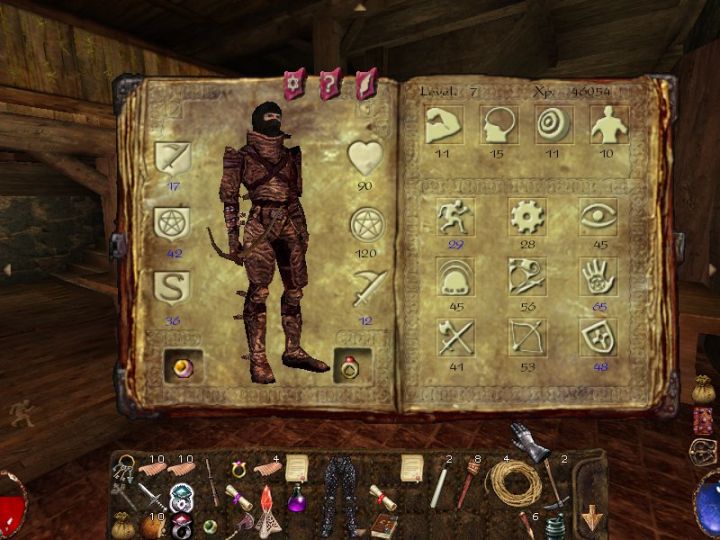Click the down arrow on the inventory bag
720x540 pixels.
pos(594,518)
